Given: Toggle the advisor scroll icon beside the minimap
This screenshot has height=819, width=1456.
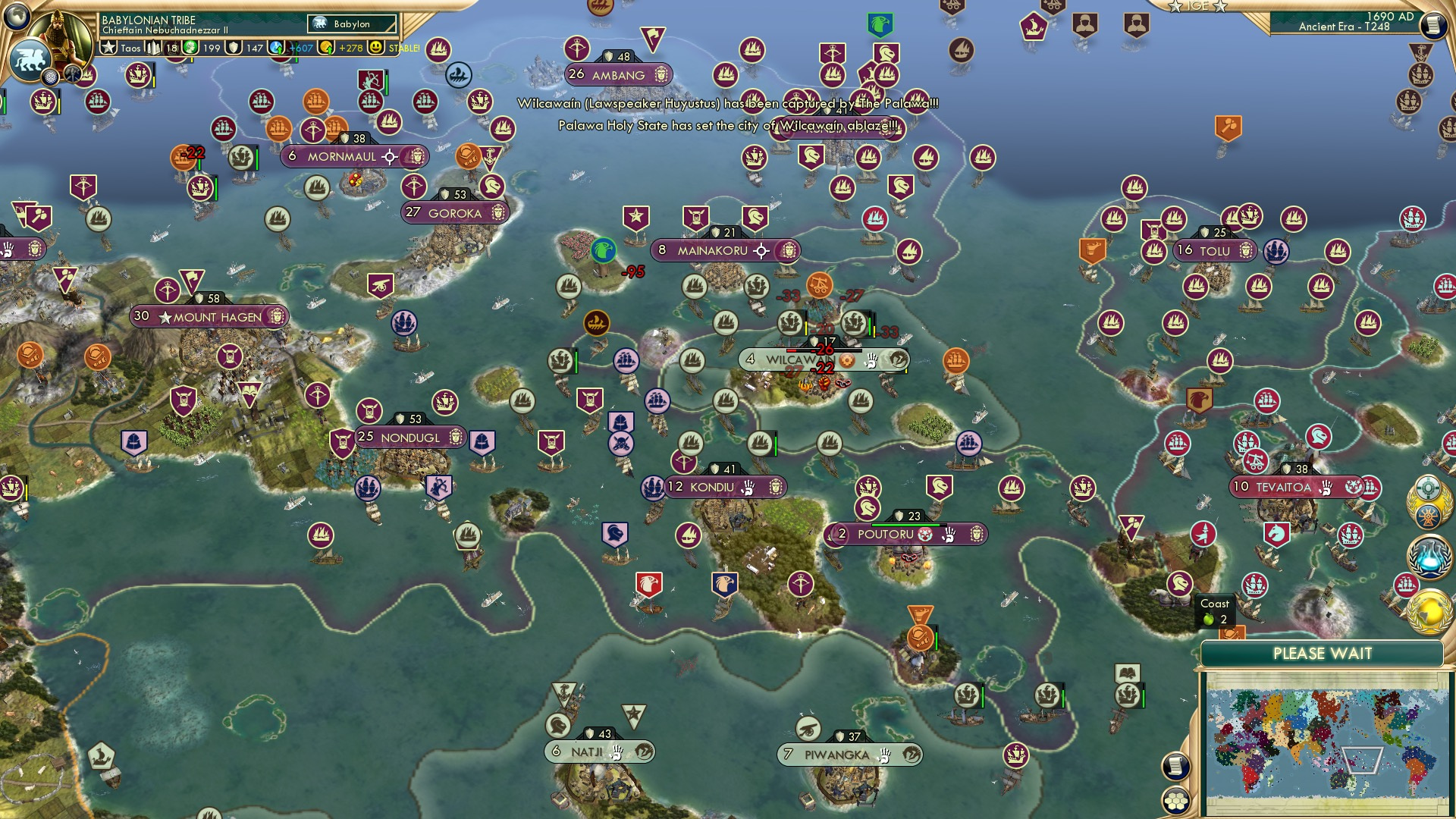Looking at the screenshot, I should click(x=1176, y=766).
